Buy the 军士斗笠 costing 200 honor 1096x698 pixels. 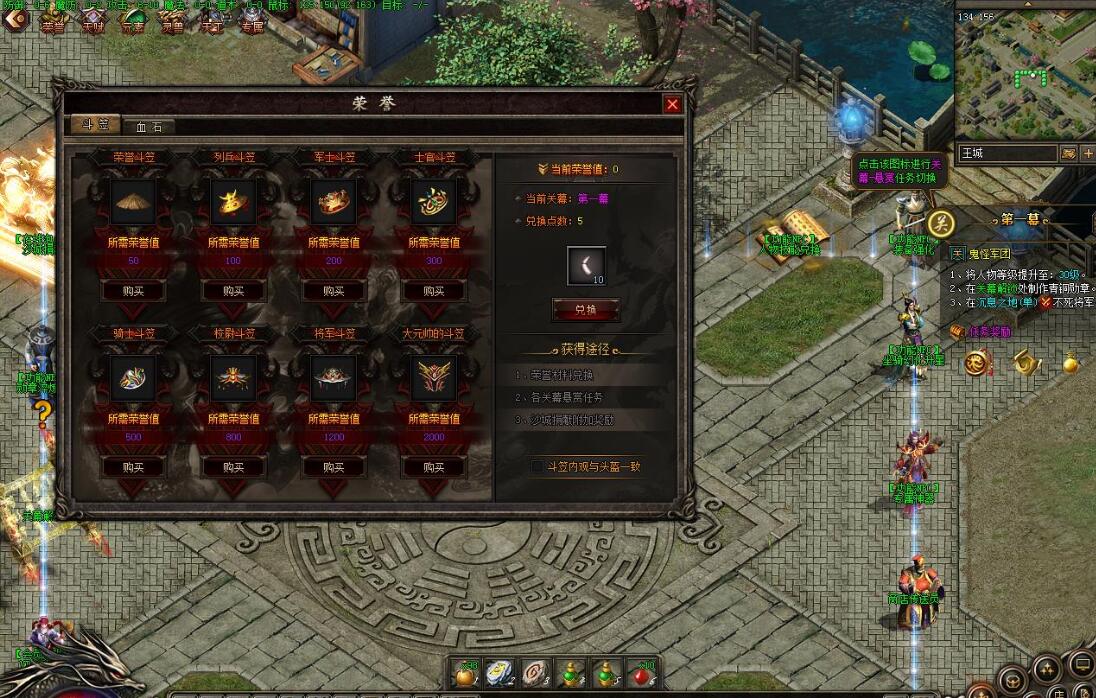tap(333, 291)
